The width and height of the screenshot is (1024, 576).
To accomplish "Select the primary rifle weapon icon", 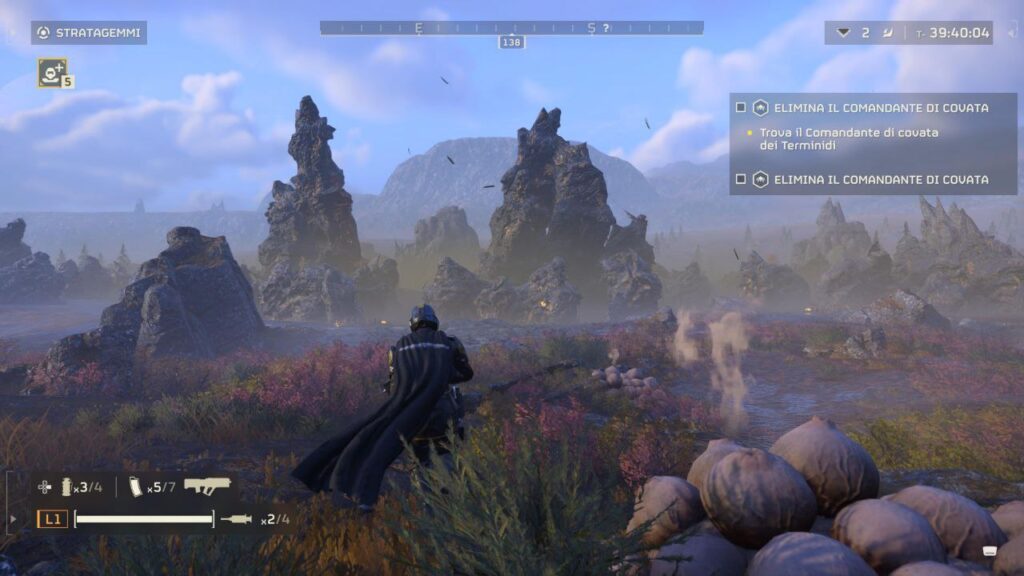I will coord(207,486).
